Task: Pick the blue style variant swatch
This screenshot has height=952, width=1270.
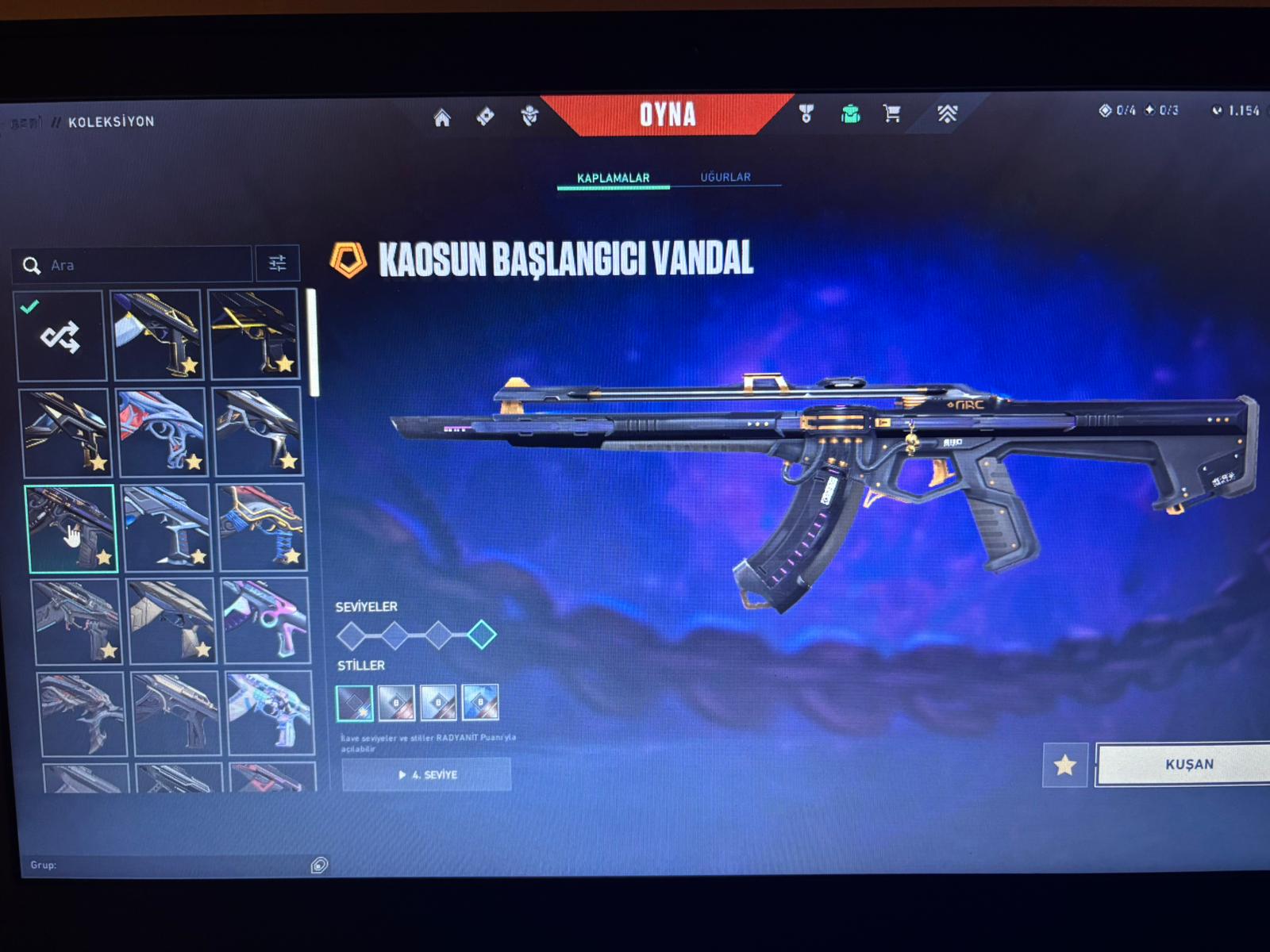Action: click(x=480, y=702)
